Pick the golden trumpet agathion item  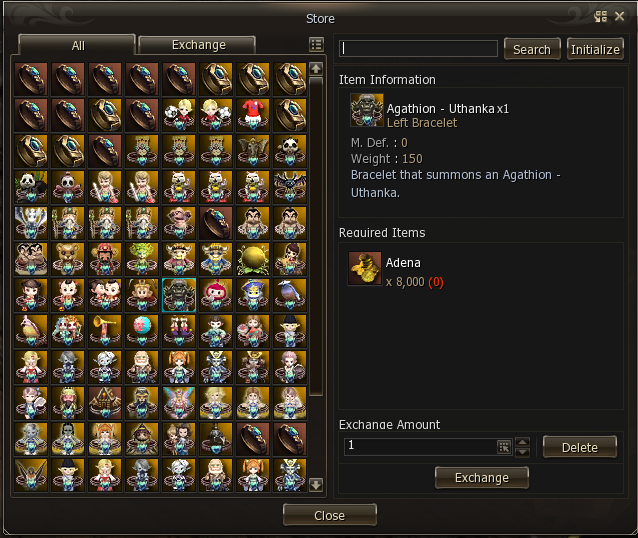[105, 330]
